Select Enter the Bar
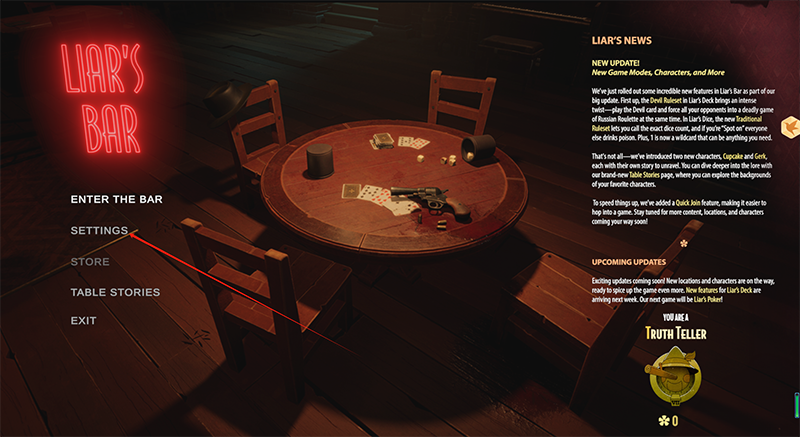The image size is (800, 437). 116,199
